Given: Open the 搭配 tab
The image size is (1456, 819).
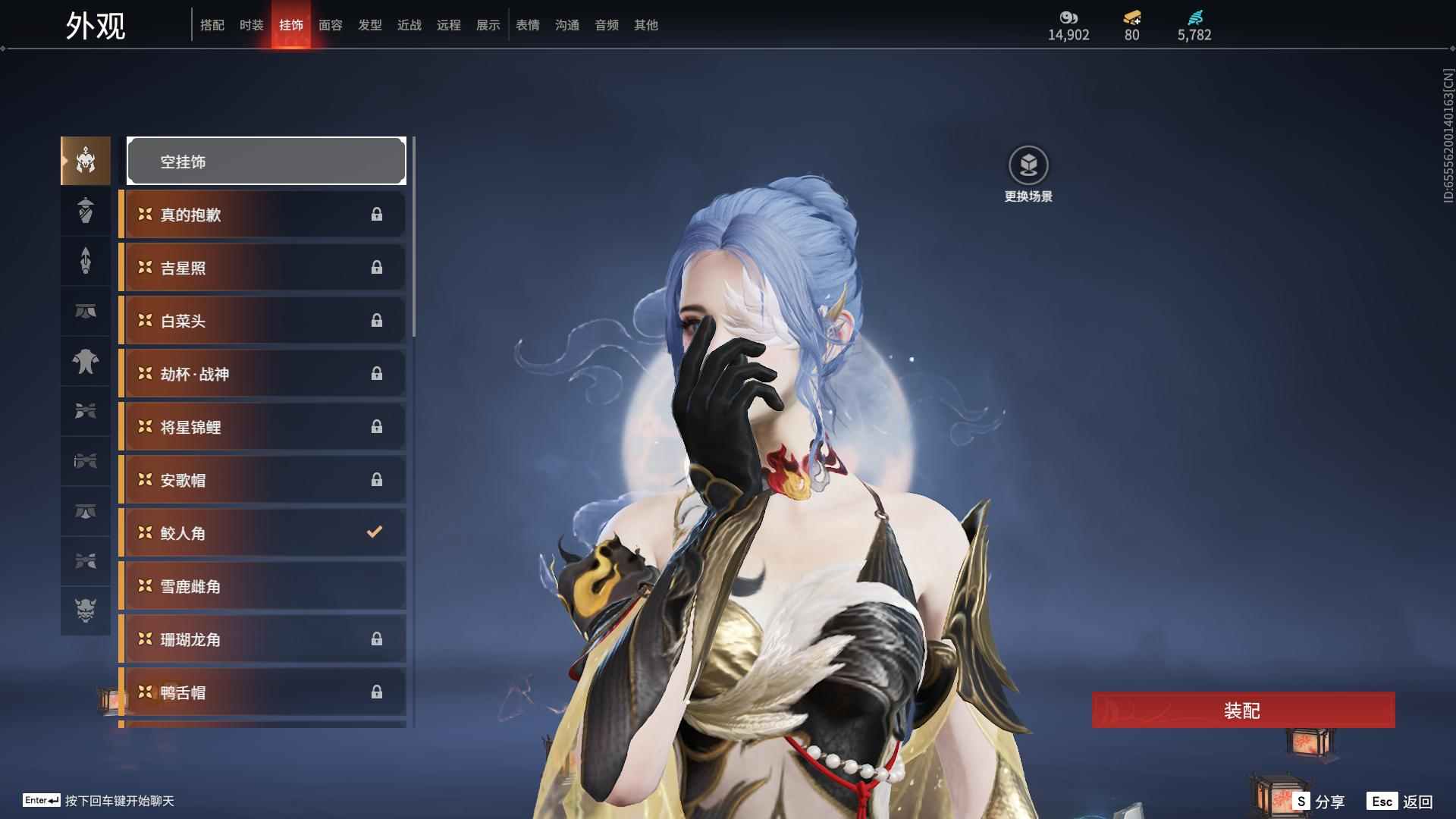Looking at the screenshot, I should point(212,25).
